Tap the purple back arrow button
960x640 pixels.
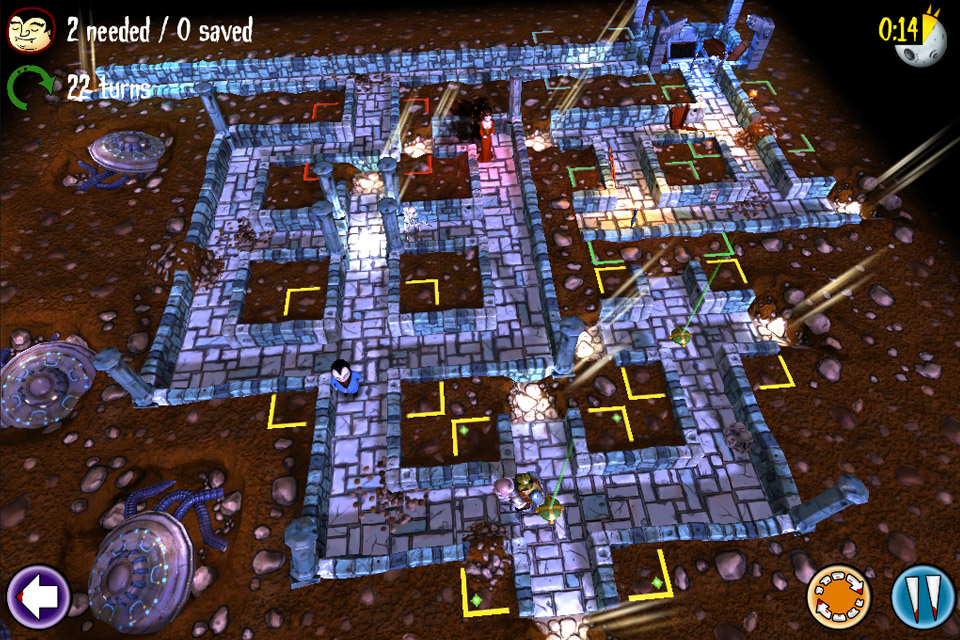pos(38,597)
